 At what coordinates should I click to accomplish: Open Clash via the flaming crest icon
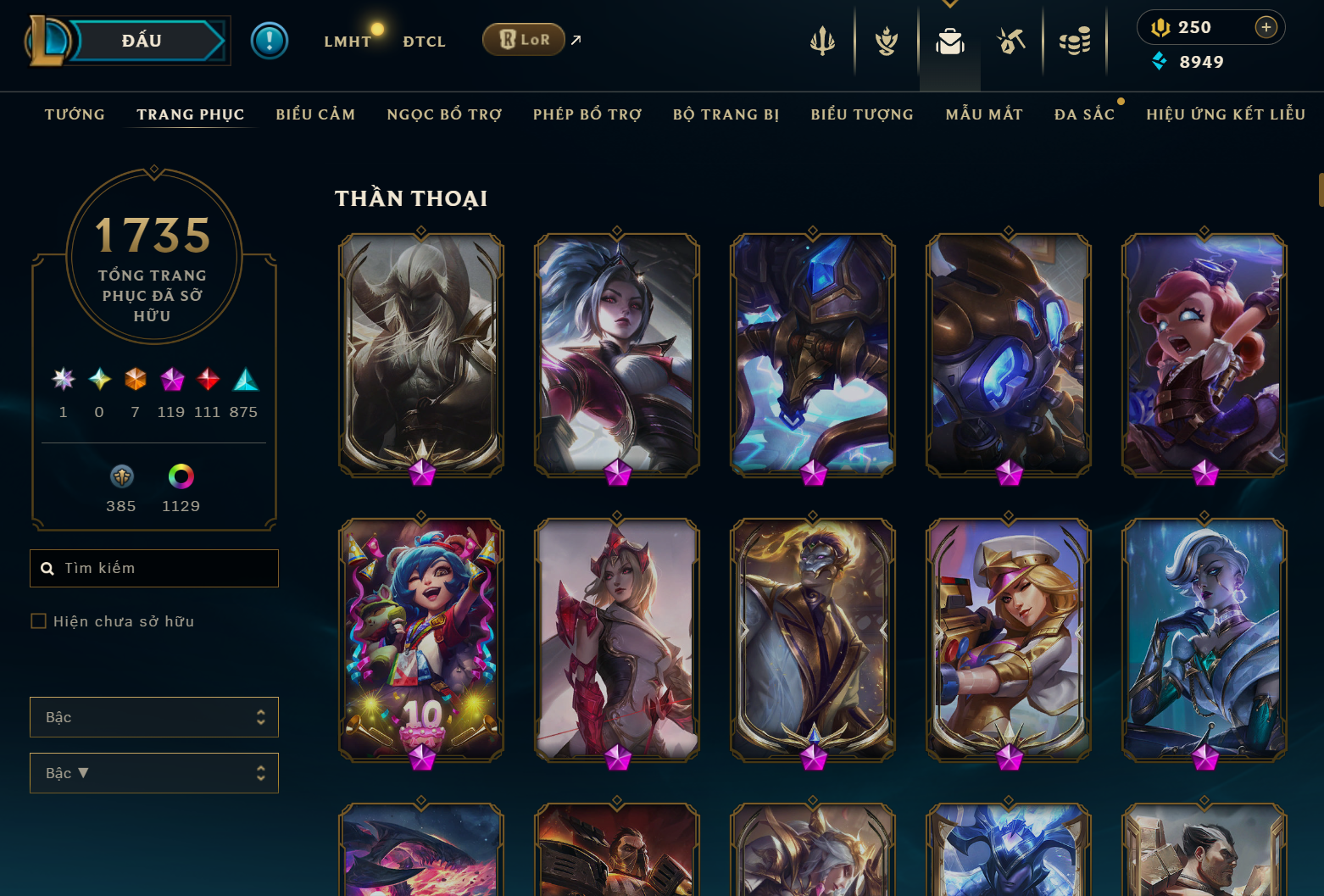[x=886, y=40]
